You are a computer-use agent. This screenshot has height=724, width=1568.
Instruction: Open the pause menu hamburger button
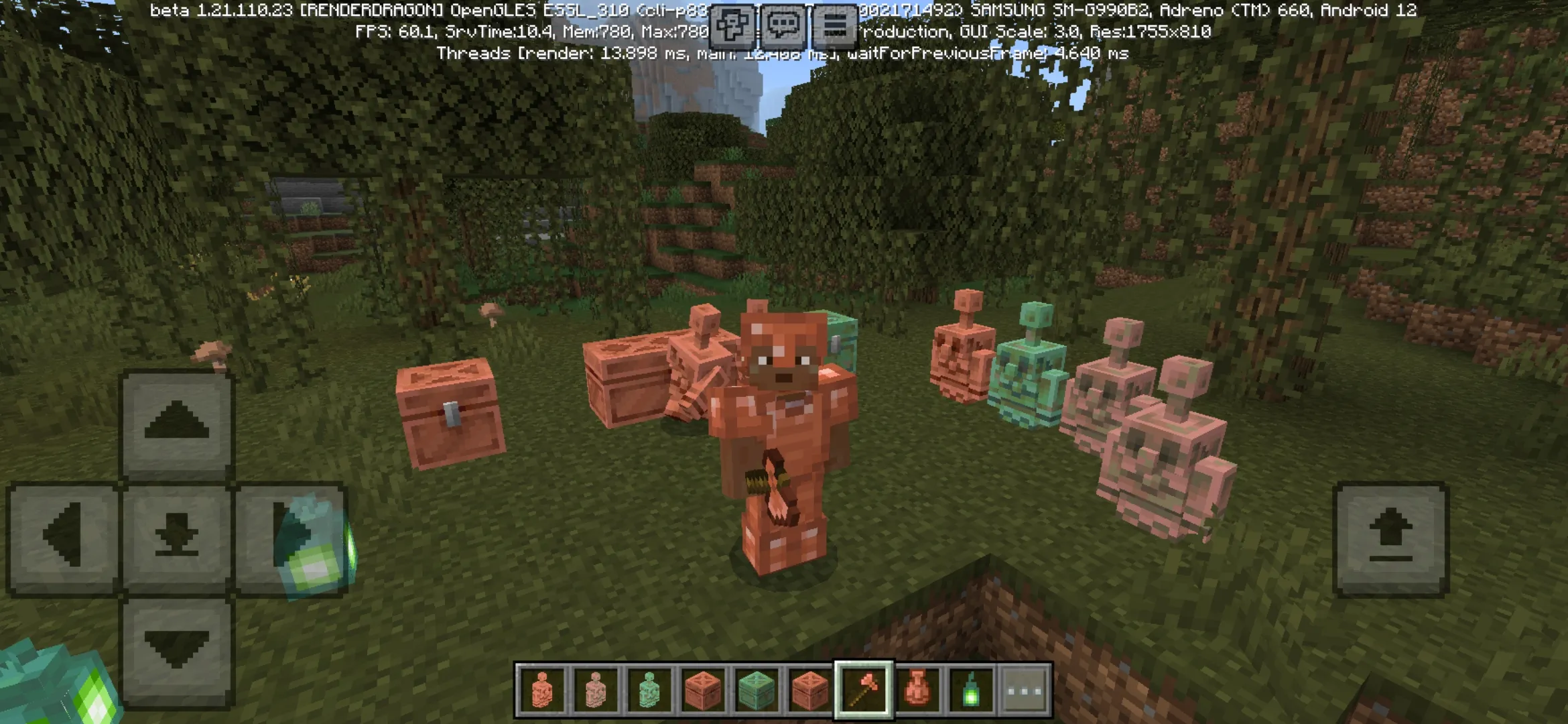pyautogui.click(x=834, y=27)
